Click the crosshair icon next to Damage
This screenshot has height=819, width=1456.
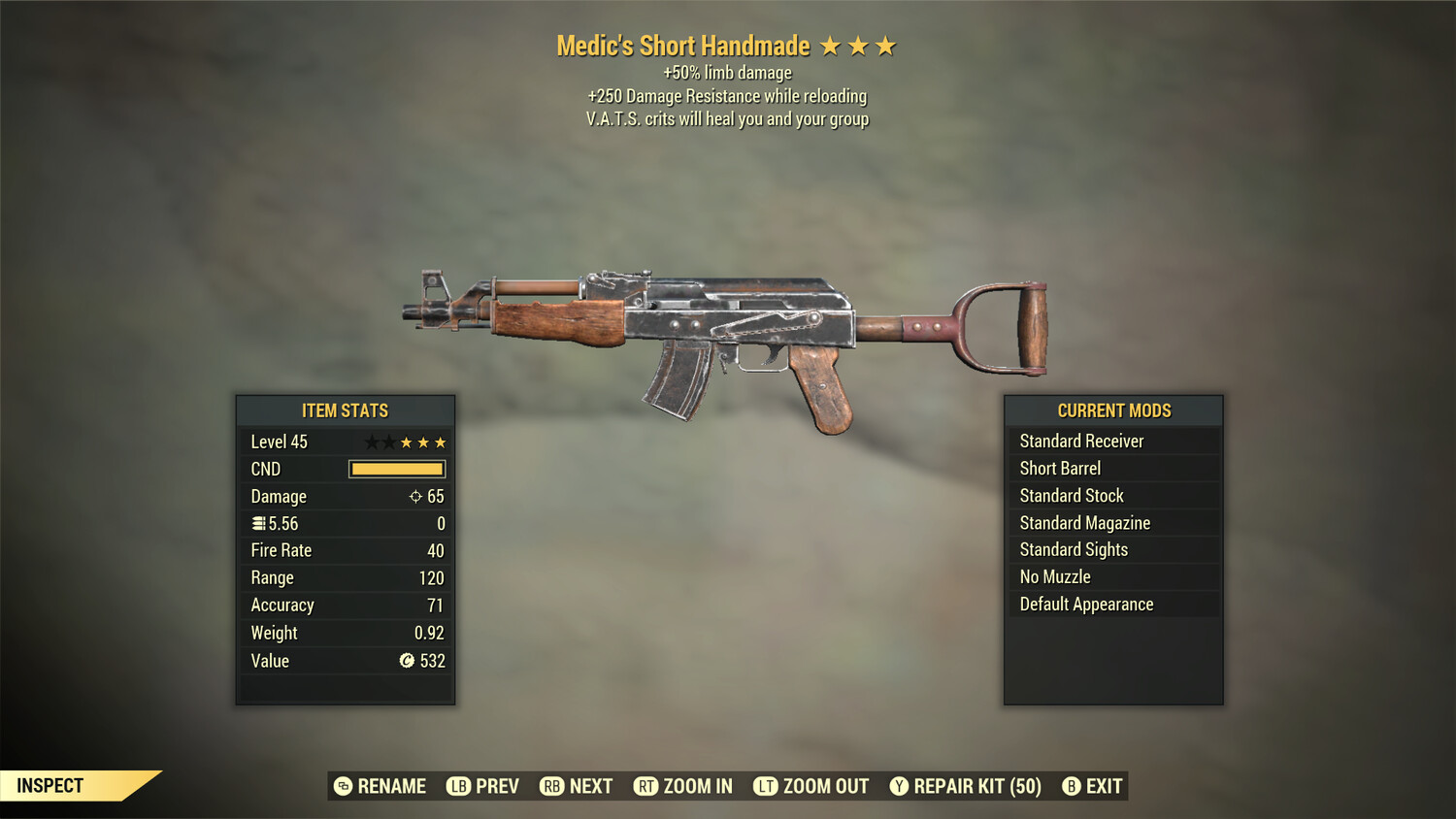pos(415,497)
